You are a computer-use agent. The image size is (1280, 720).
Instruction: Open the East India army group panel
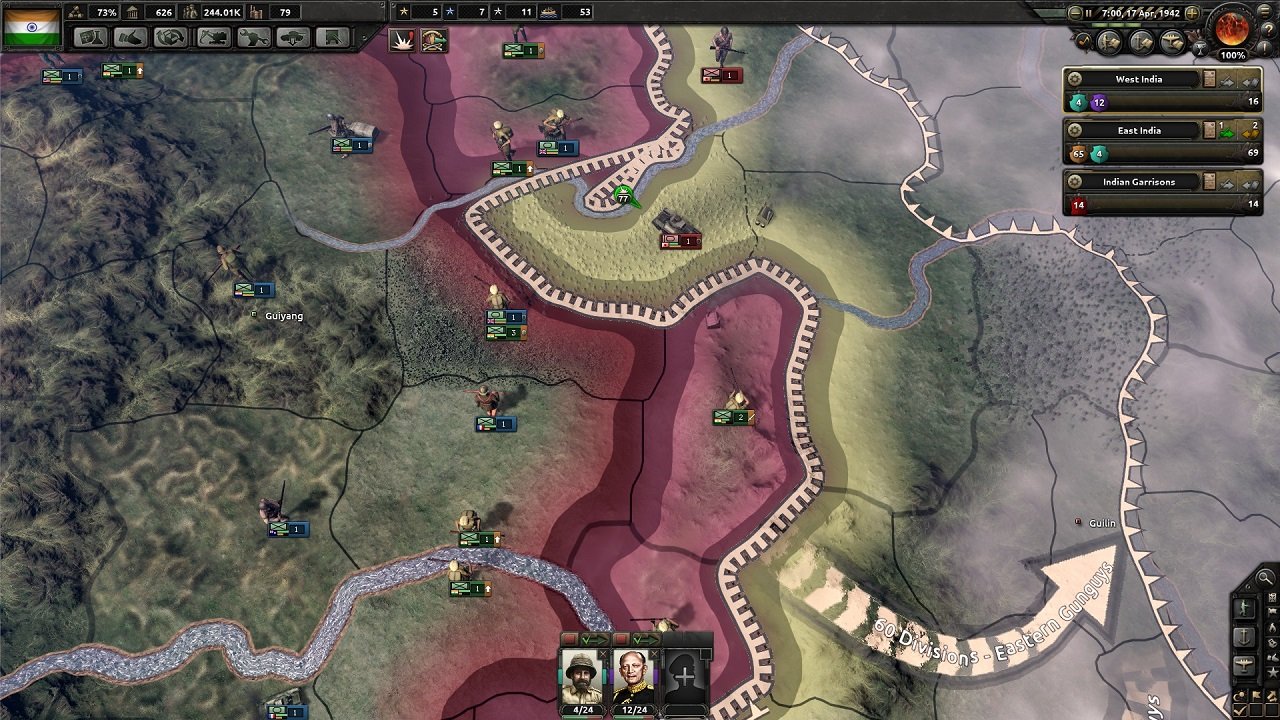pyautogui.click(x=1140, y=130)
